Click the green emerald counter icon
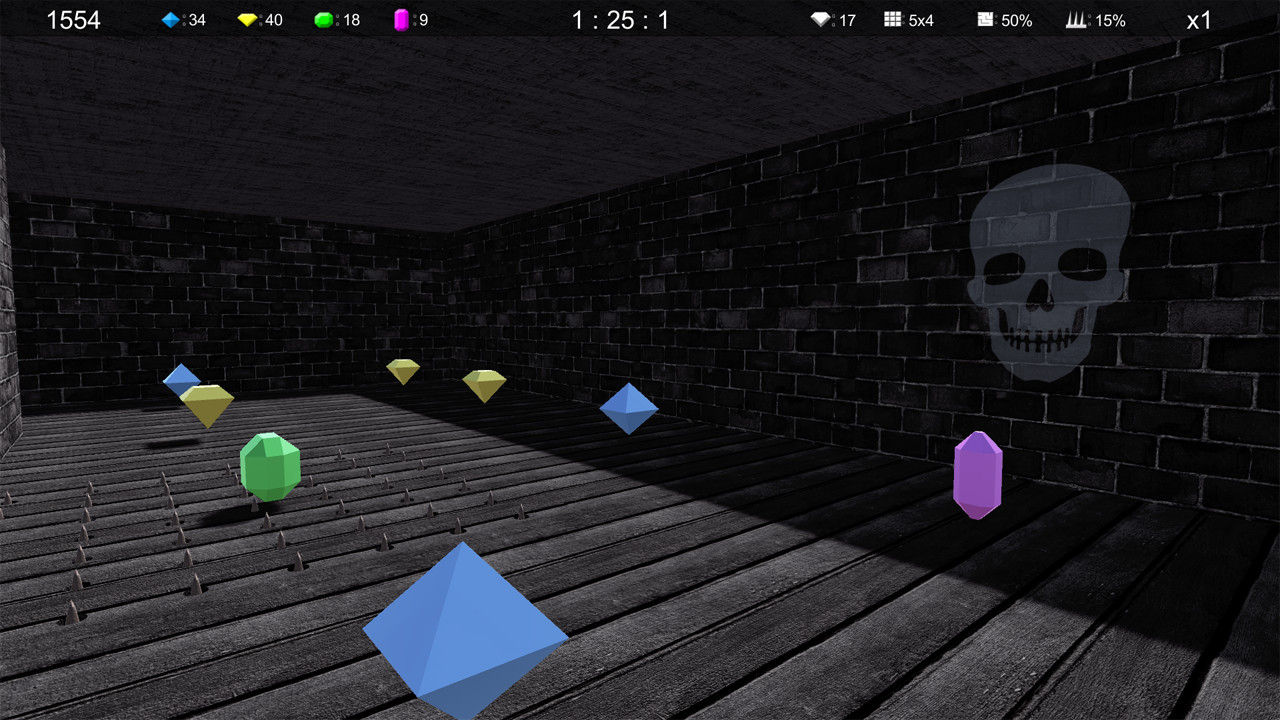Viewport: 1280px width, 720px height. click(x=323, y=19)
